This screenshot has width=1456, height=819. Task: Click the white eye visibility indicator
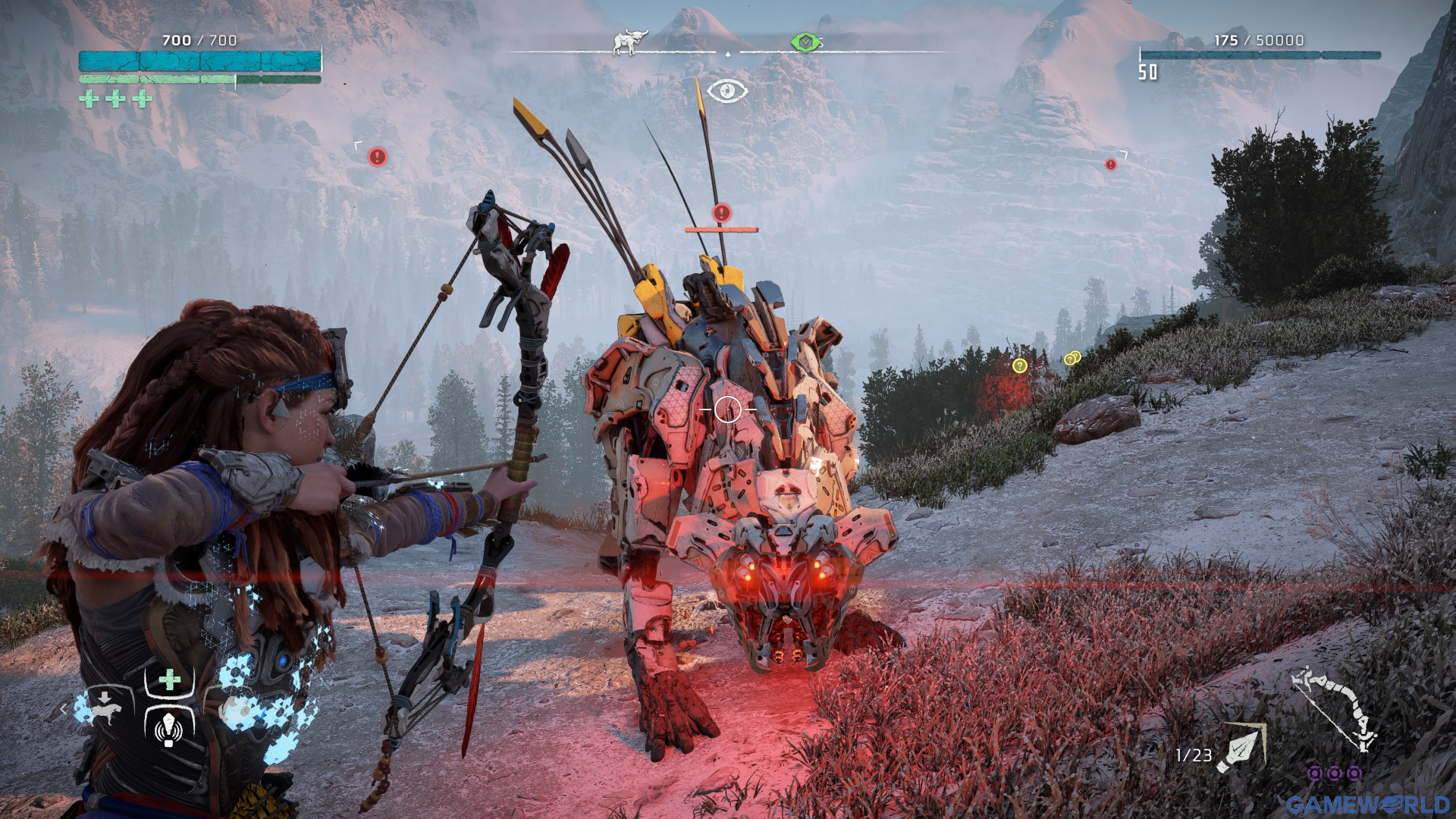coord(727,91)
